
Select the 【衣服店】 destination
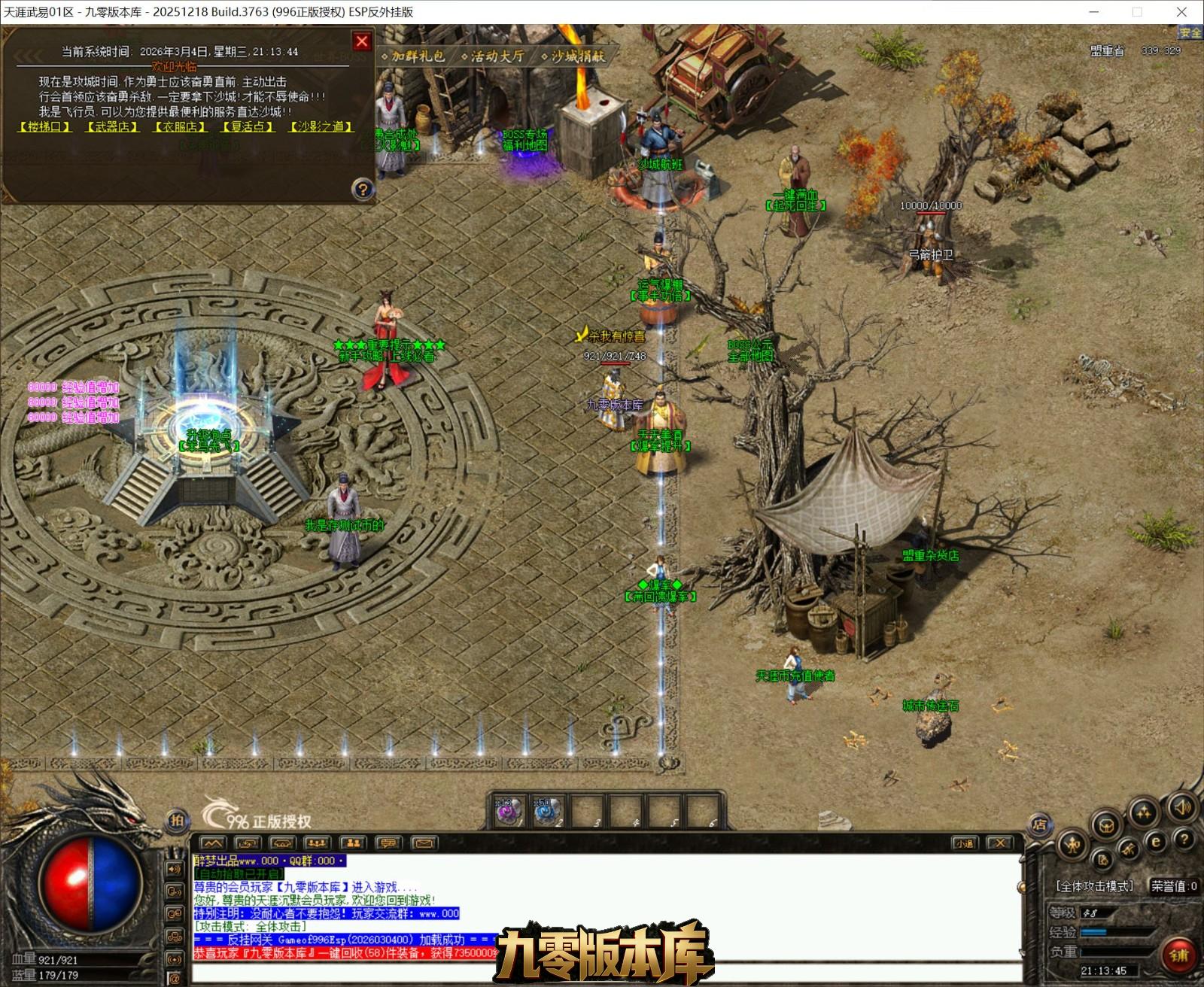point(180,126)
